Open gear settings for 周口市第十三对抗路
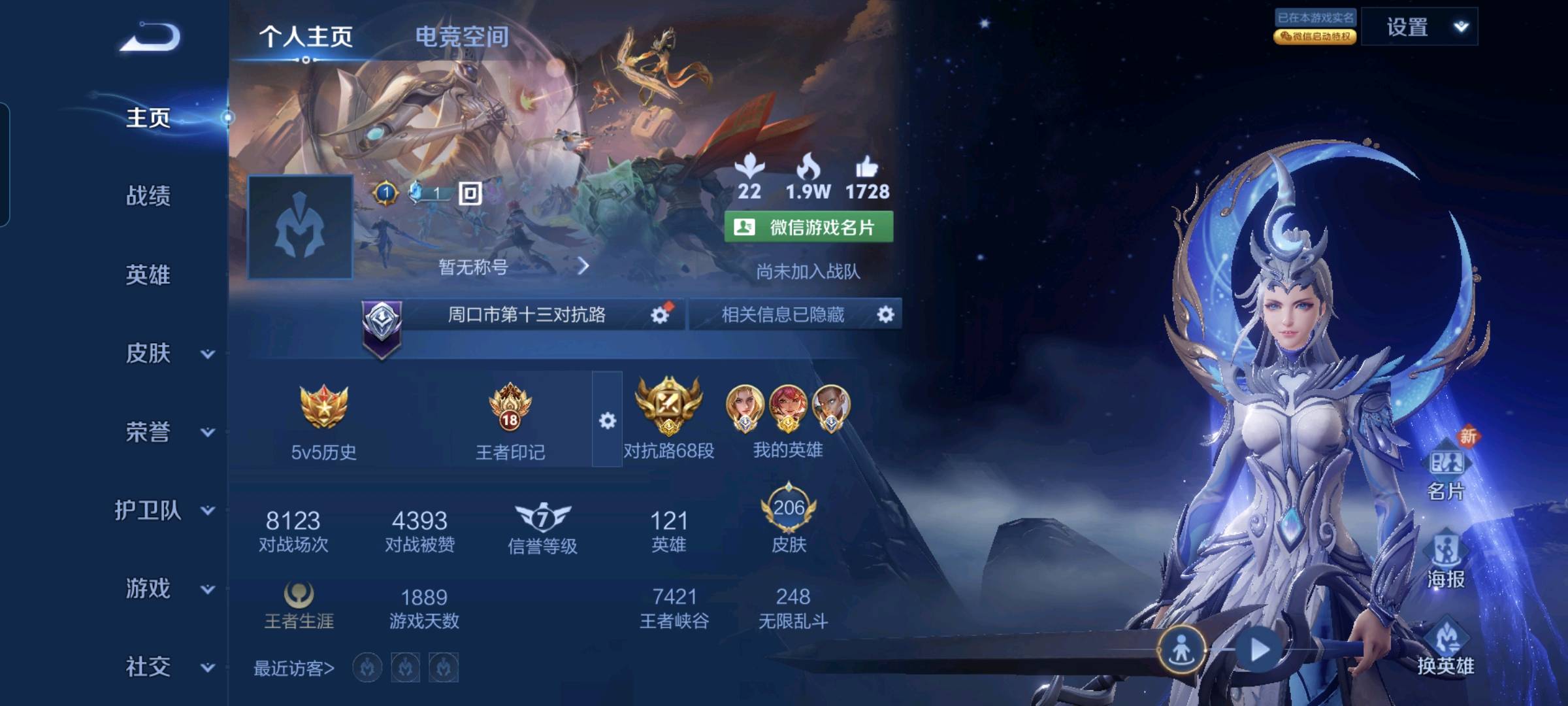This screenshot has height=706, width=1568. click(x=660, y=315)
